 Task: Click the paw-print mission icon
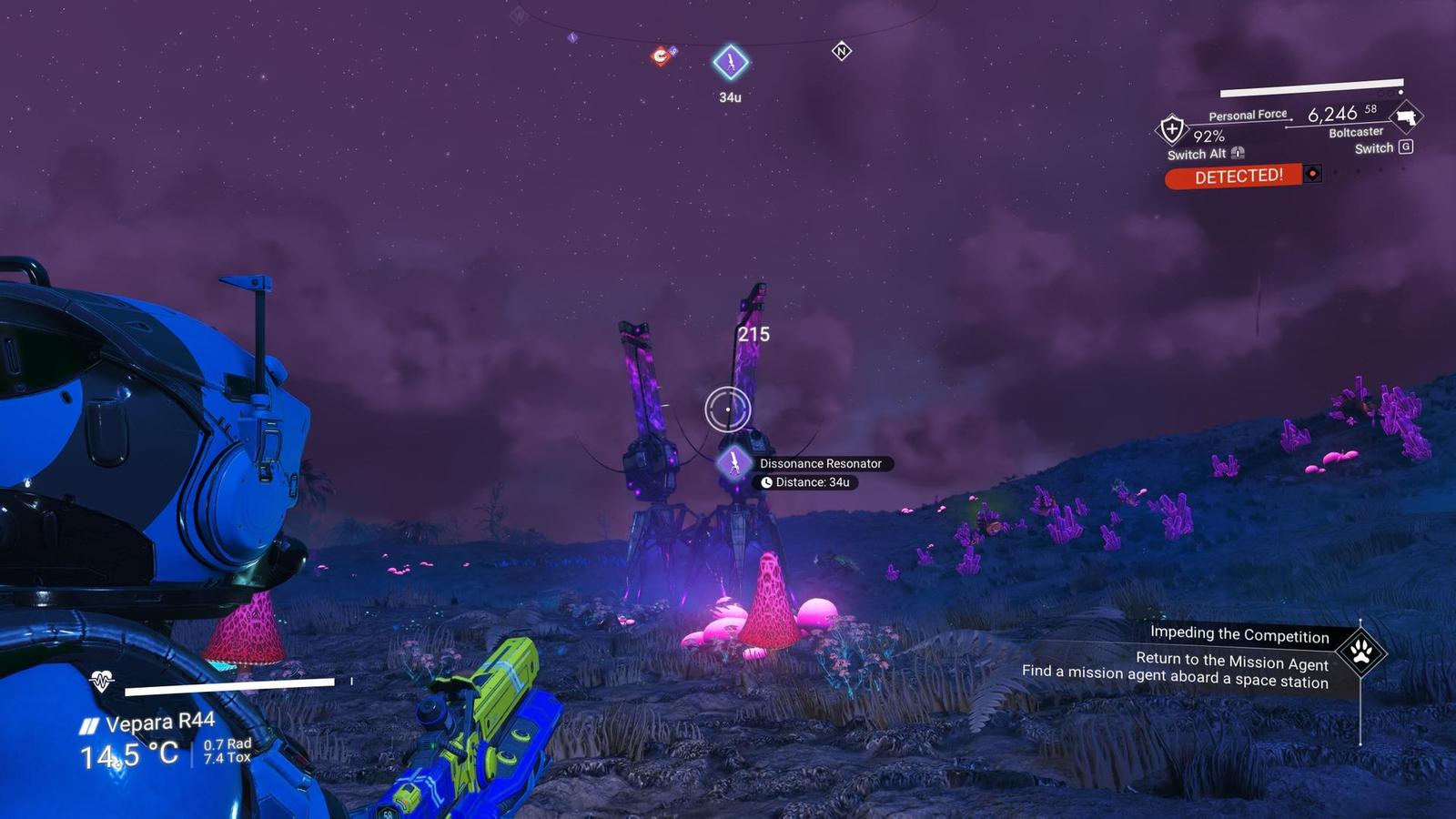(x=1361, y=652)
